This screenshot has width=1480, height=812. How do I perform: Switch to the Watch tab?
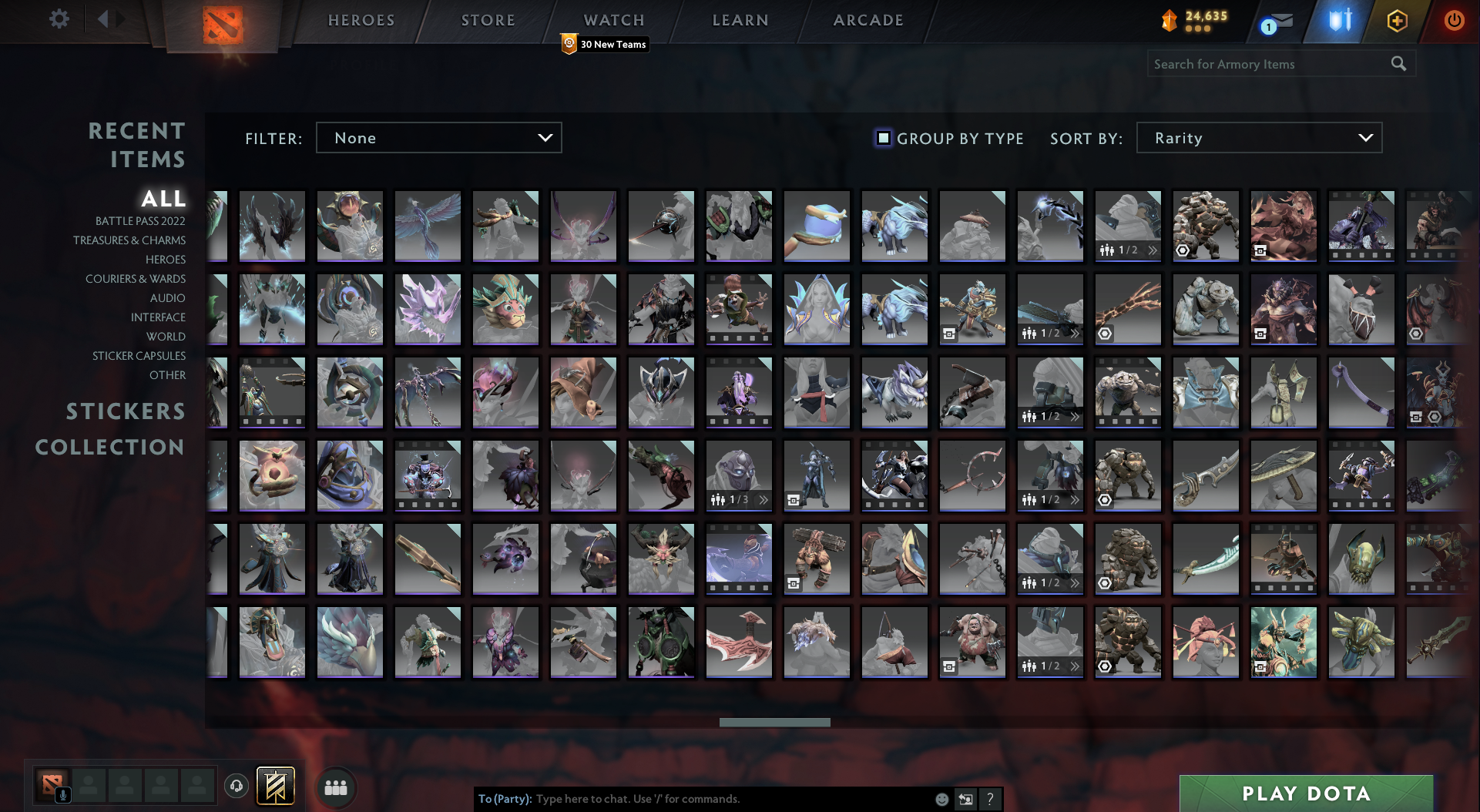(x=613, y=20)
